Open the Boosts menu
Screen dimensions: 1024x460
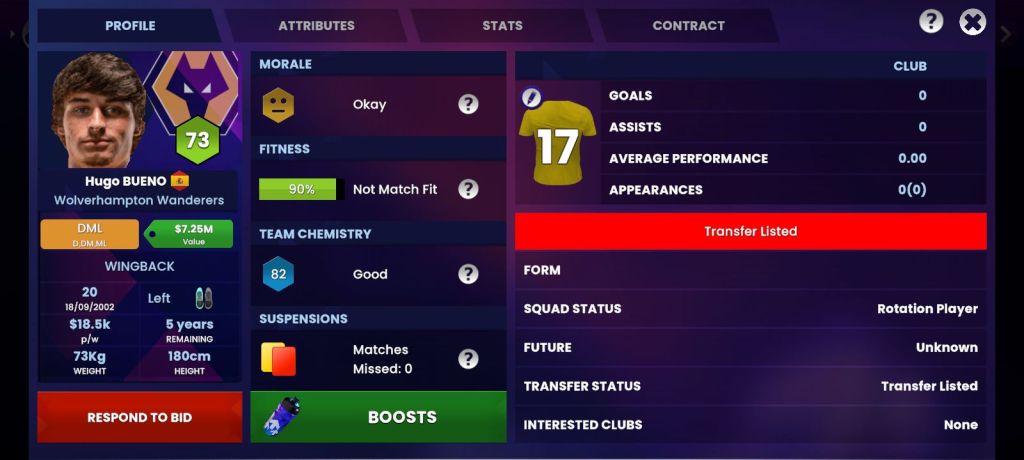click(378, 417)
